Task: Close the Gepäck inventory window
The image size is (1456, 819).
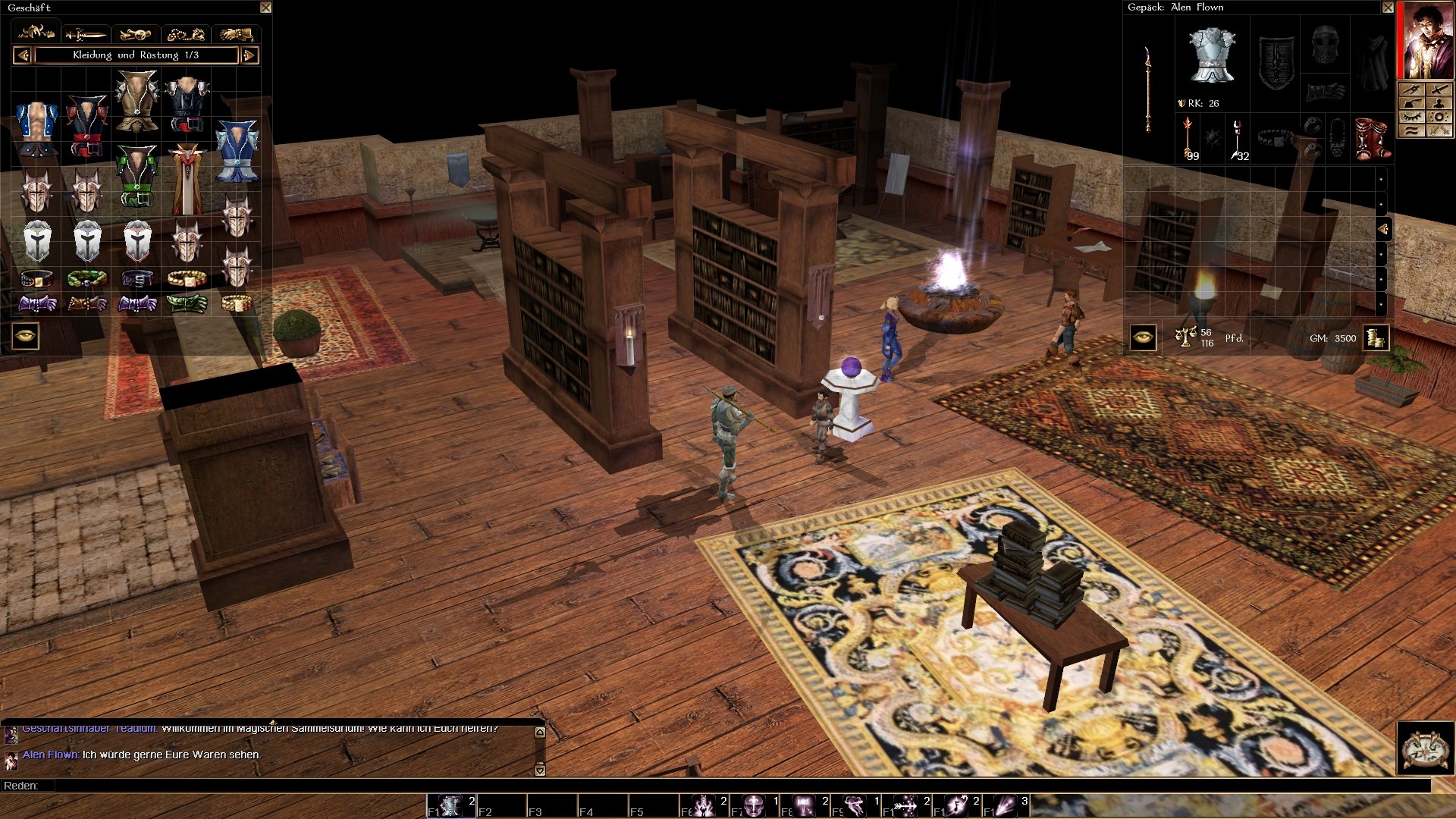Action: point(1387,8)
